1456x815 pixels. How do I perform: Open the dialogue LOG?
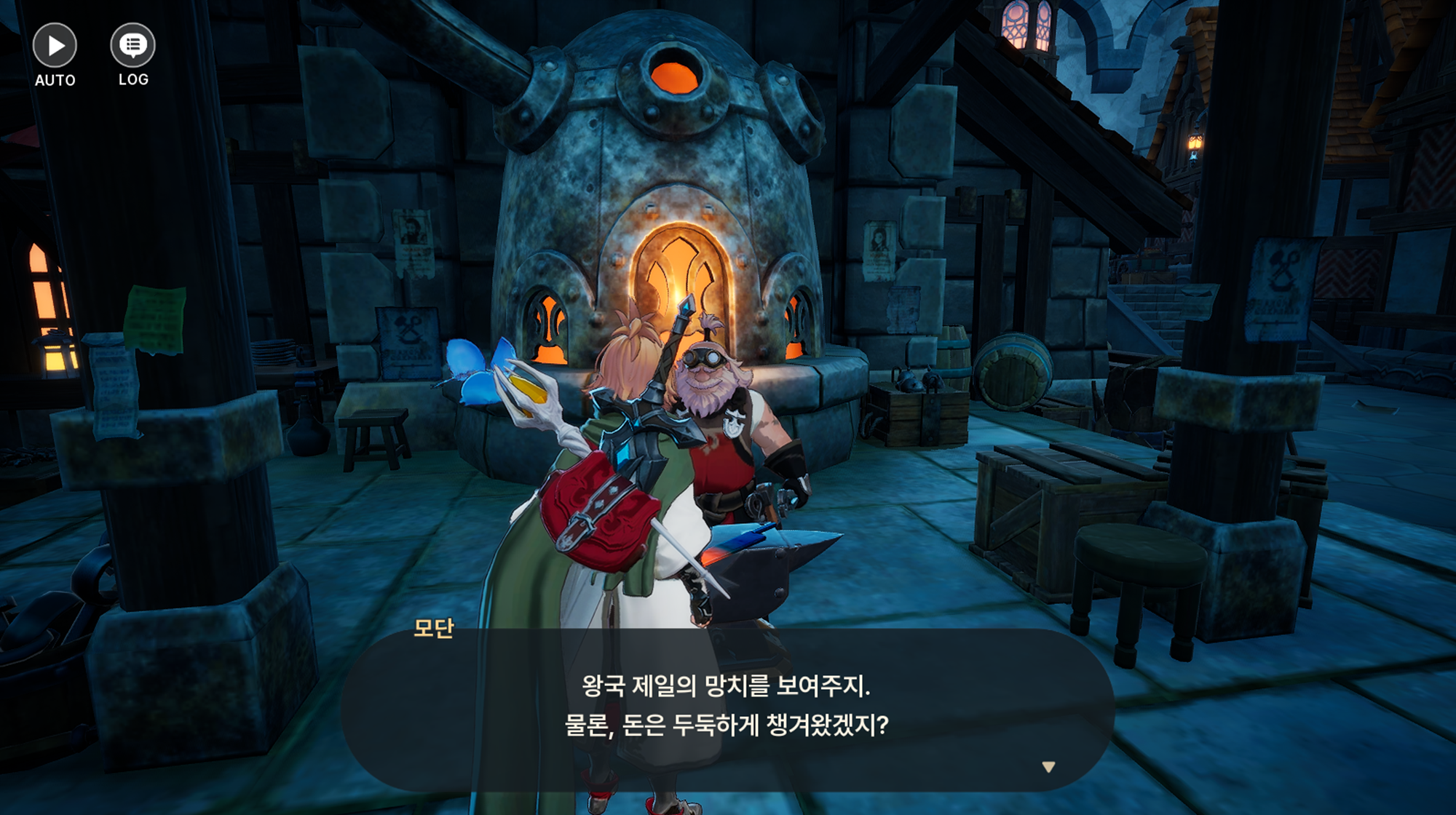[x=132, y=47]
